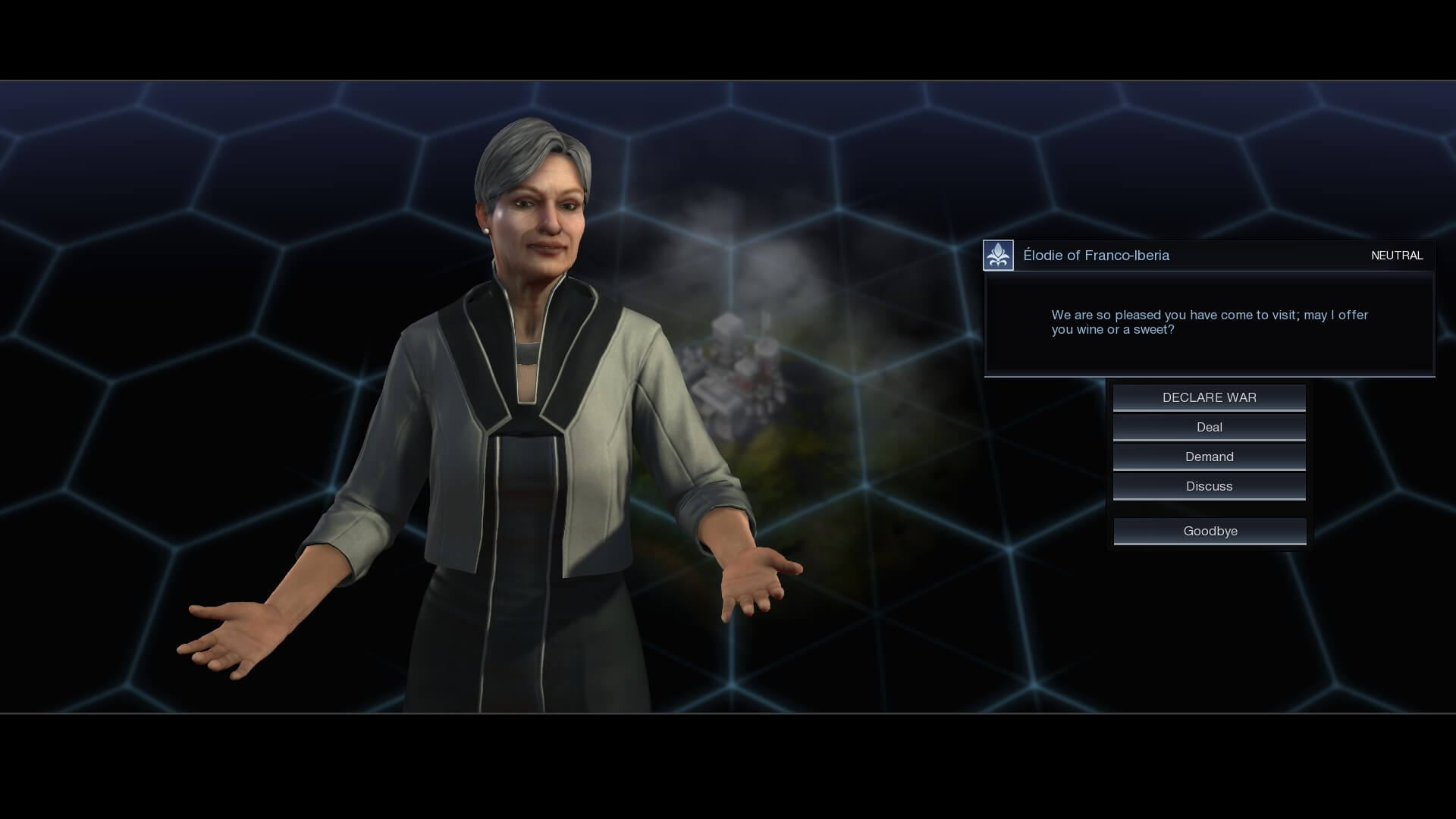This screenshot has height=819, width=1456.
Task: Open the Discuss dialogue option
Action: pyautogui.click(x=1209, y=485)
